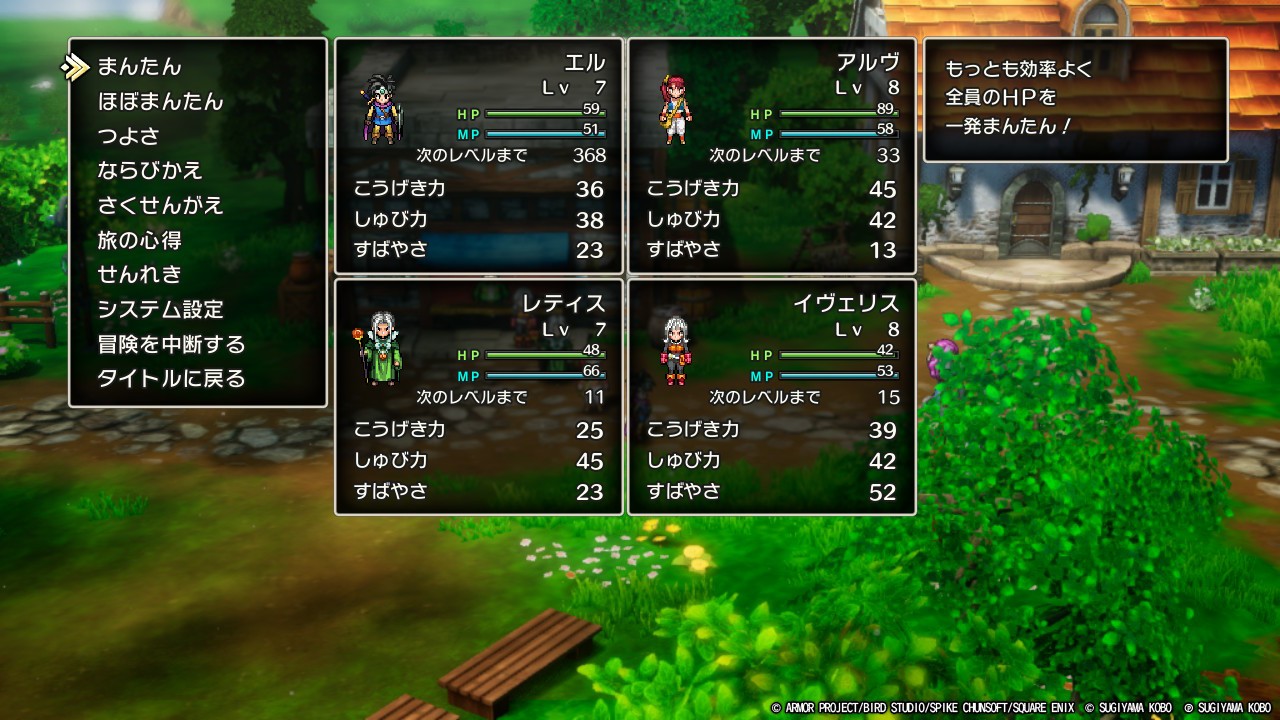Open さくせんがえ tactics menu
Viewport: 1280px width, 720px height.
point(160,206)
